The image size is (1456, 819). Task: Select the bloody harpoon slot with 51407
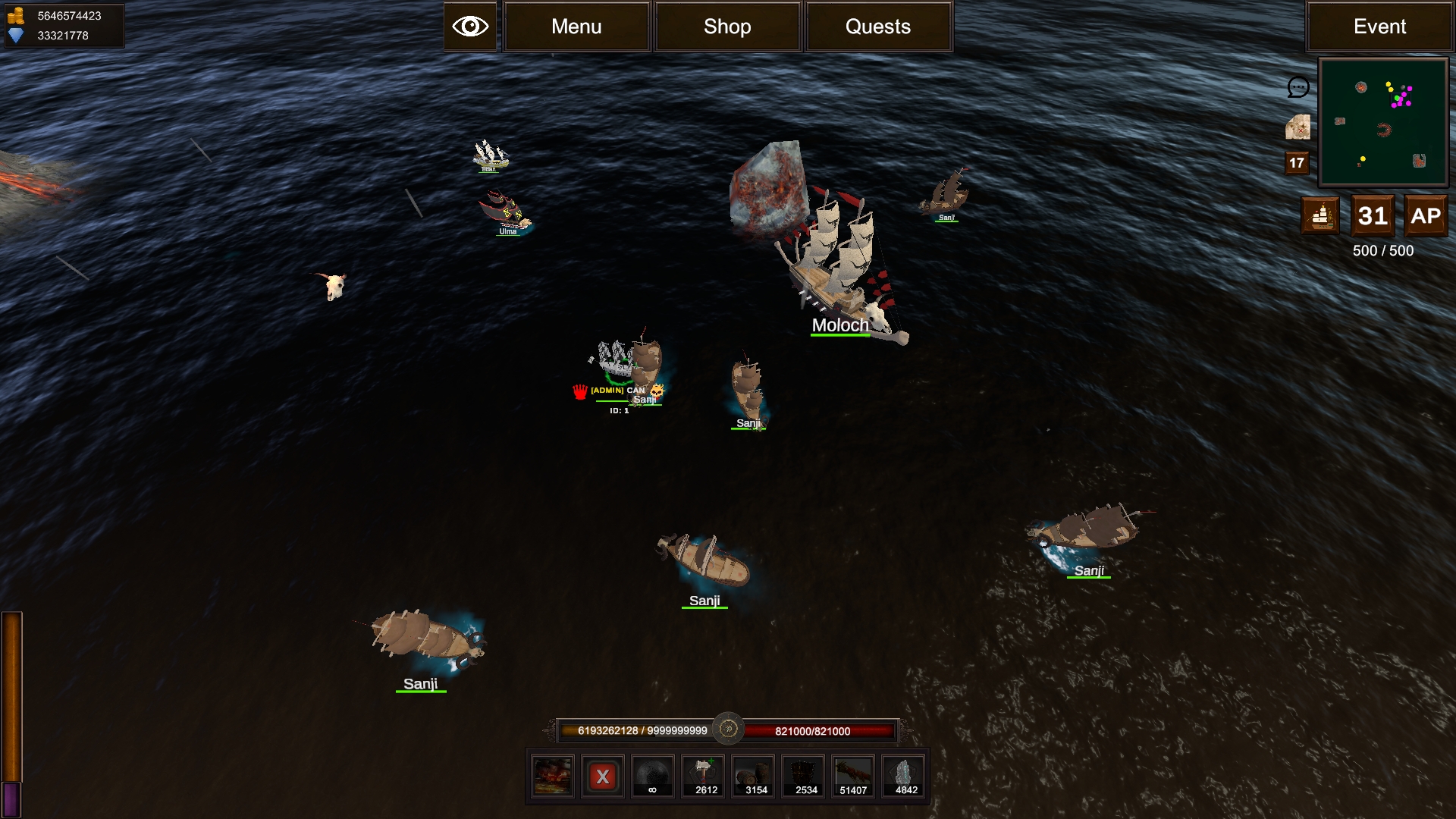pyautogui.click(x=854, y=777)
